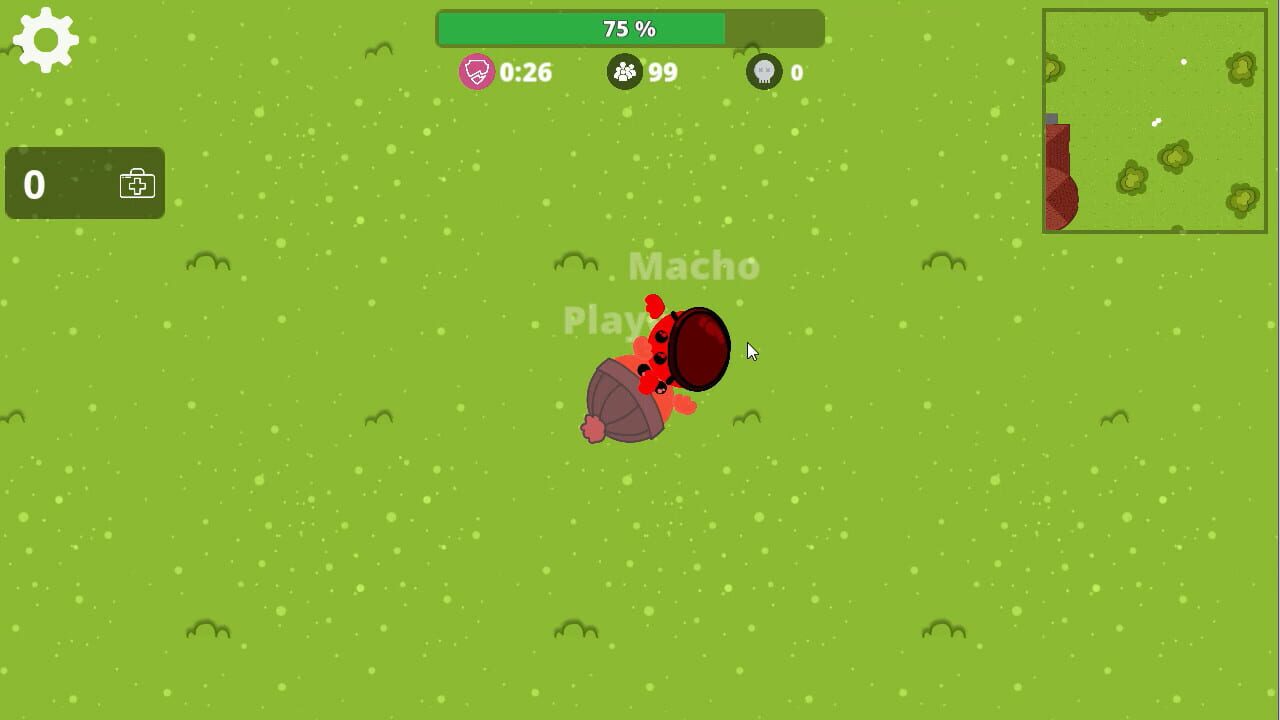
Task: Click the white player dot on the minimap
Action: [1185, 62]
